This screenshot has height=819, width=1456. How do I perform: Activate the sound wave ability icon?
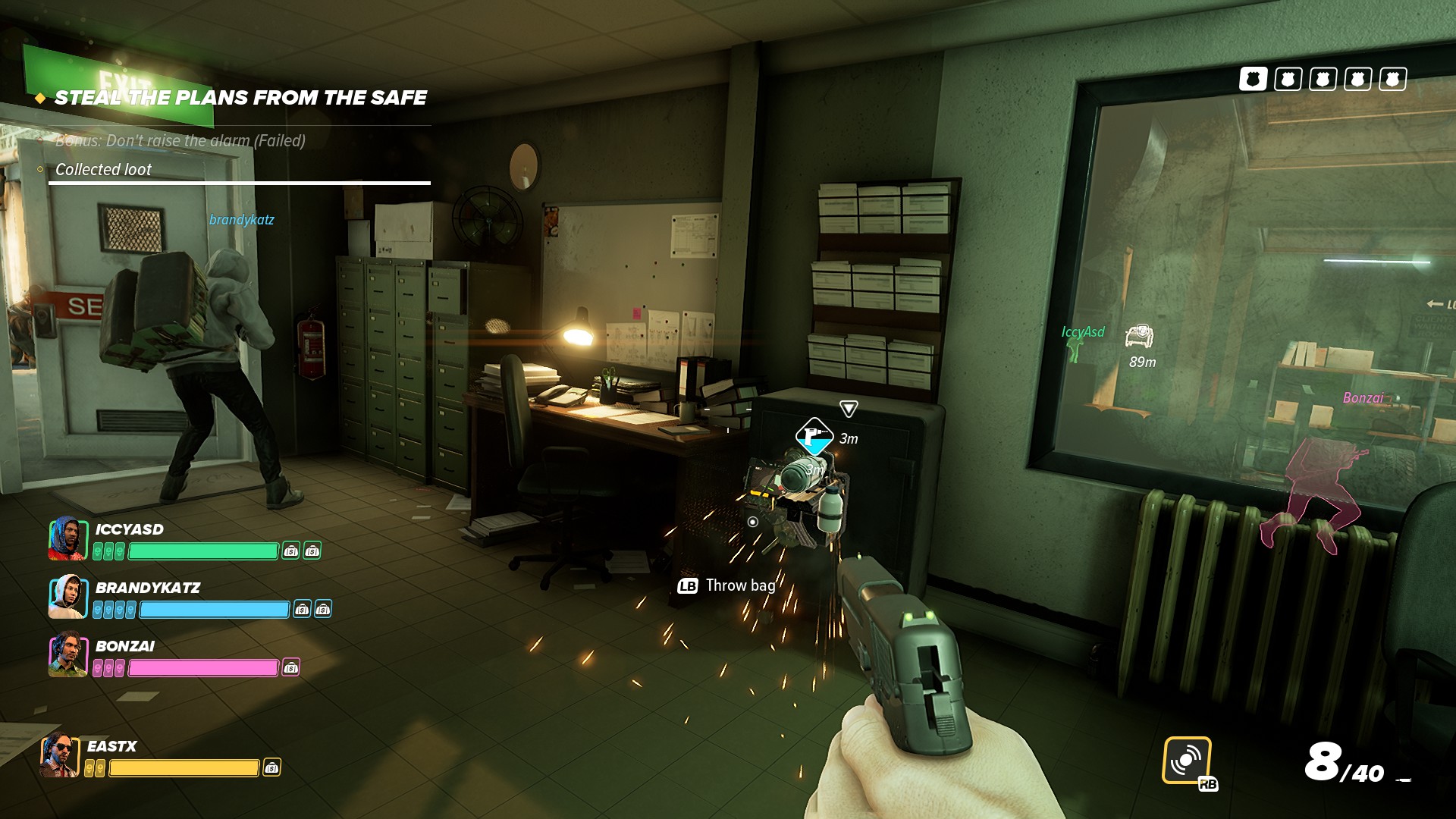(x=1186, y=760)
